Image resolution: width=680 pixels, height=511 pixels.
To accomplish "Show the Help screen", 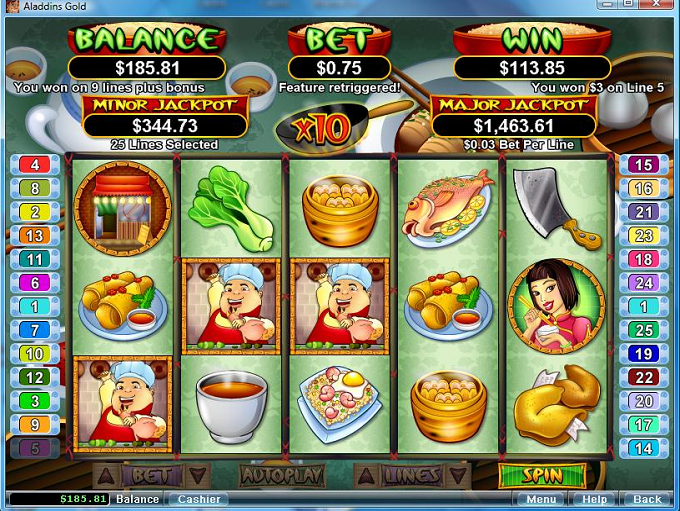I will (x=594, y=499).
